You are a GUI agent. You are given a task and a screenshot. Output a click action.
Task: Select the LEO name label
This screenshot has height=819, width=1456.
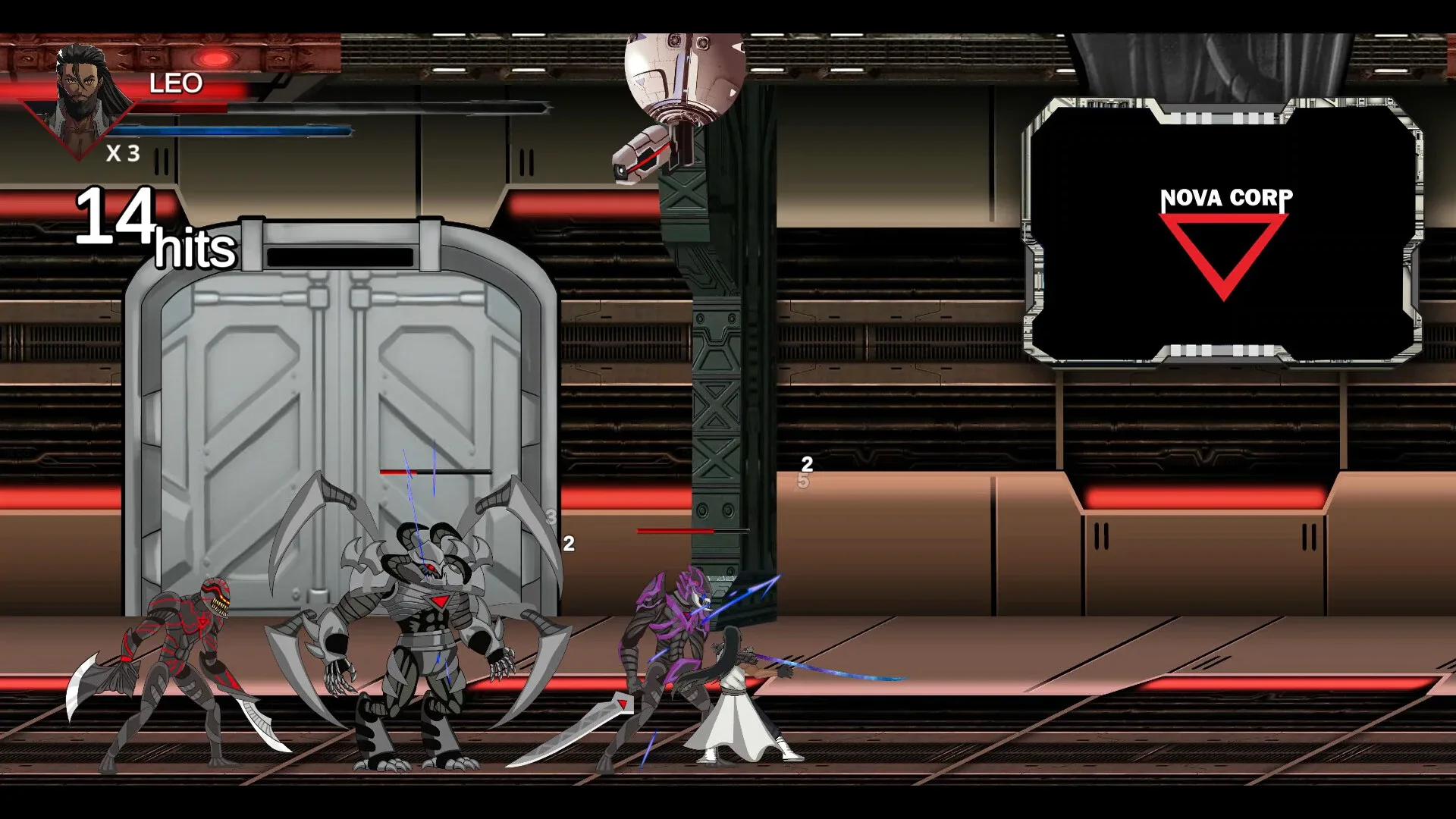pyautogui.click(x=177, y=84)
